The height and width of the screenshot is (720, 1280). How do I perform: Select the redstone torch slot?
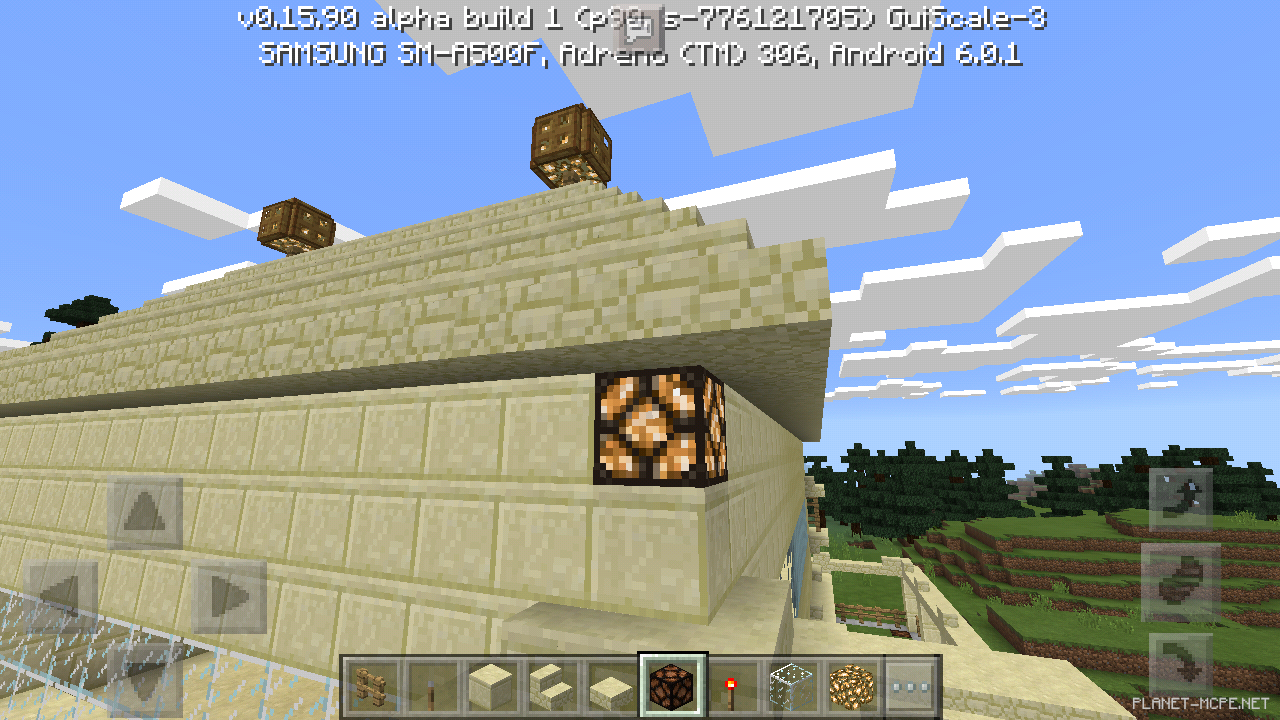732,686
